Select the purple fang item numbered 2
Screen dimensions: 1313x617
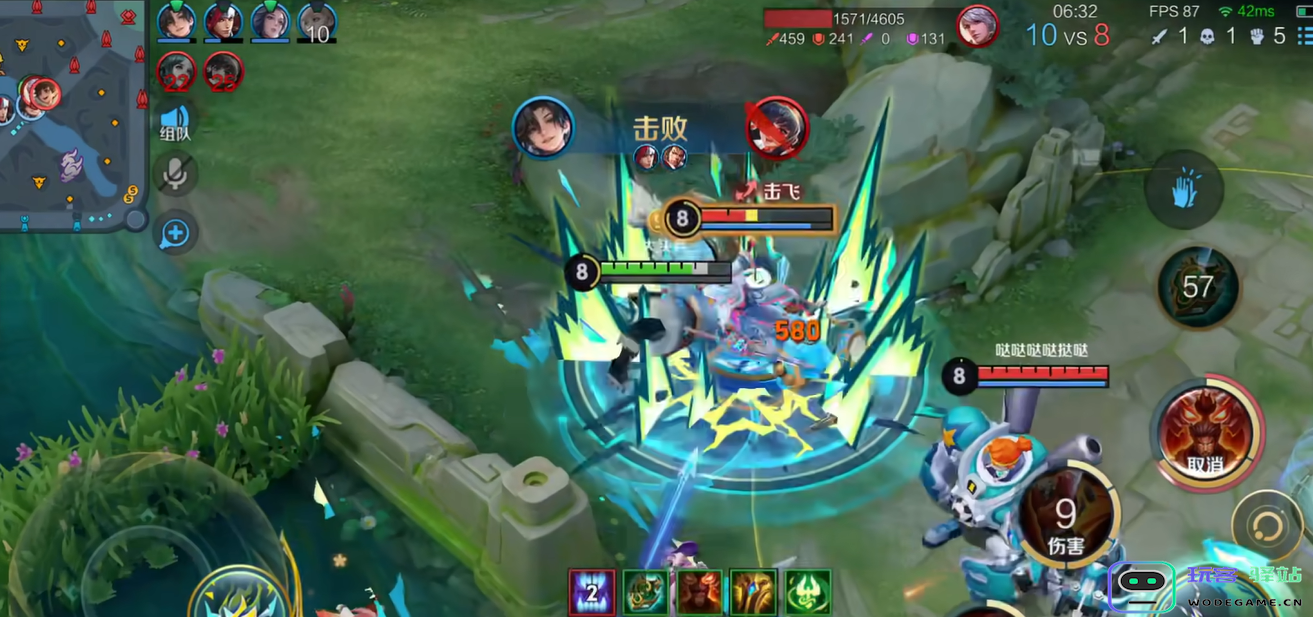pos(591,591)
